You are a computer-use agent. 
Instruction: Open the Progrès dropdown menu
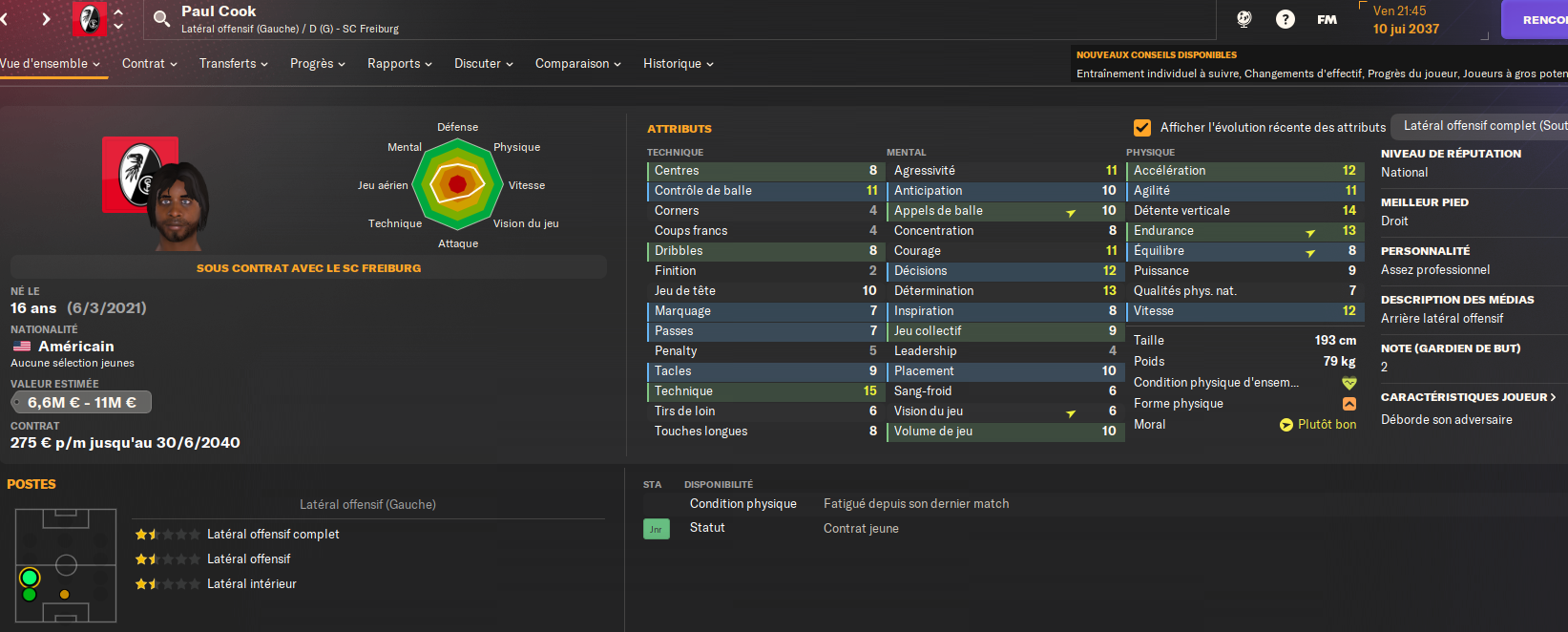[317, 64]
